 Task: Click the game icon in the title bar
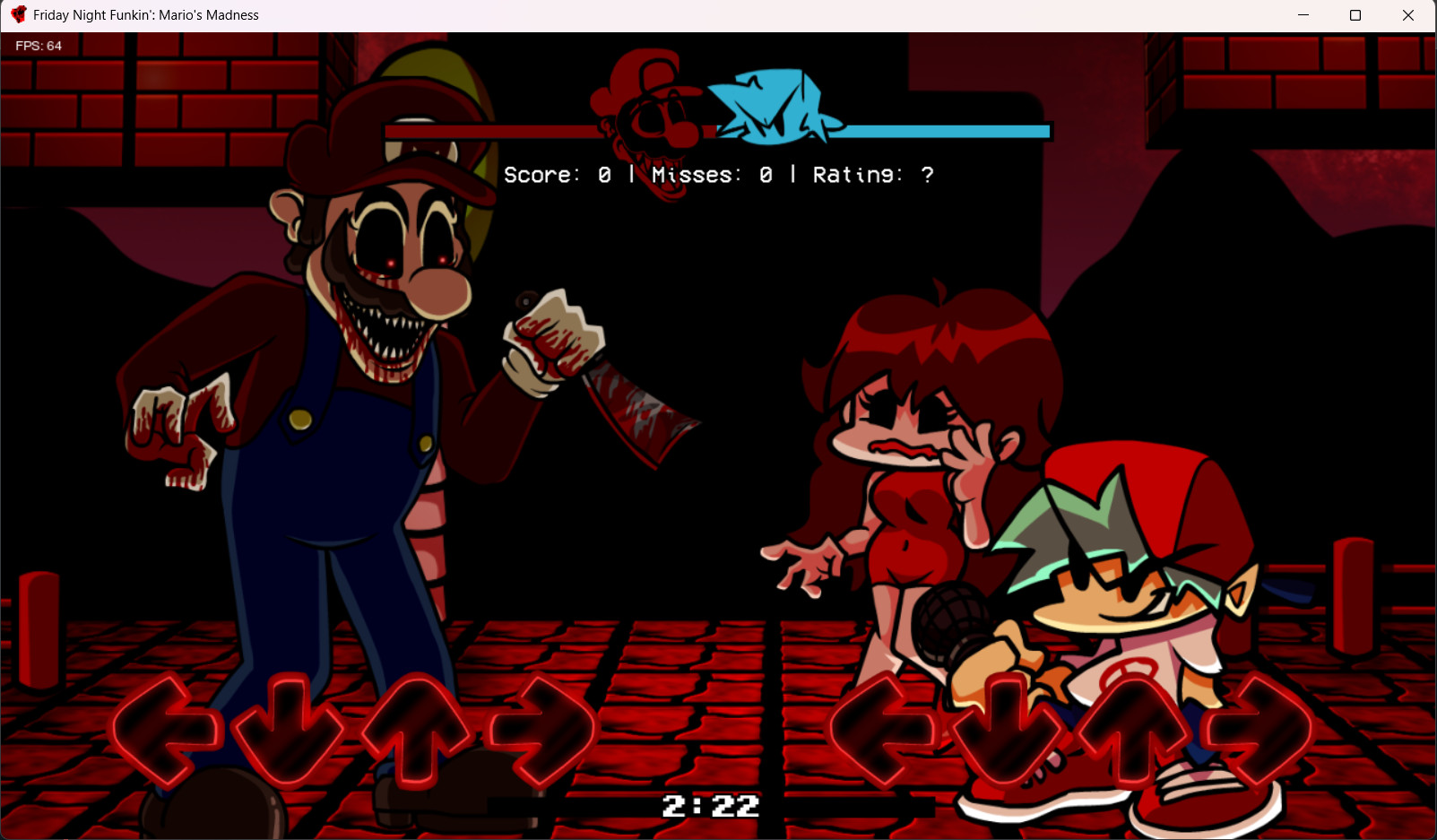(18, 14)
